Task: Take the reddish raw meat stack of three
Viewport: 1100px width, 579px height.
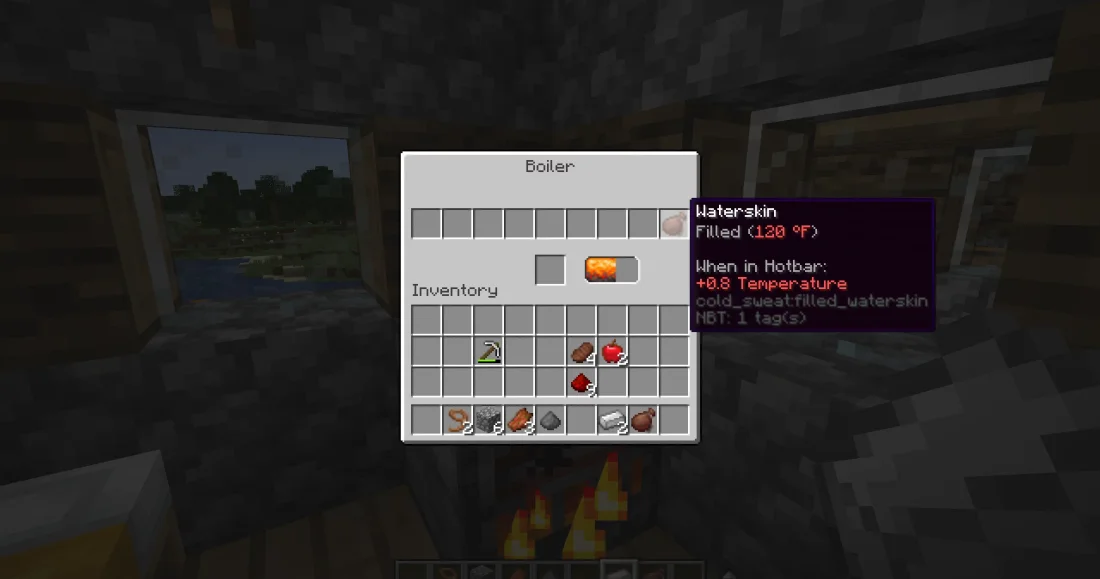Action: 519,420
